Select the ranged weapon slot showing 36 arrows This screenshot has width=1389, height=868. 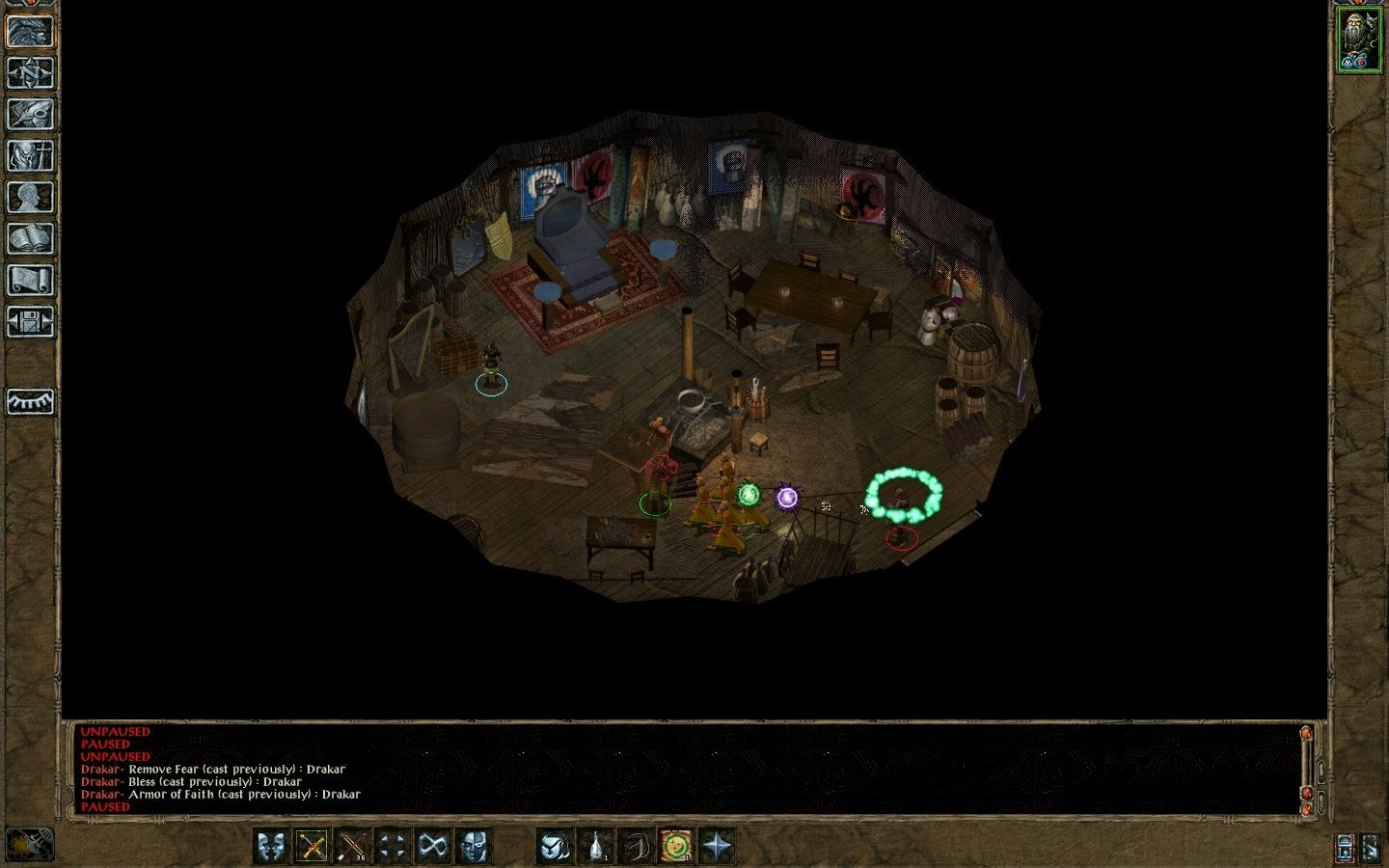(351, 846)
